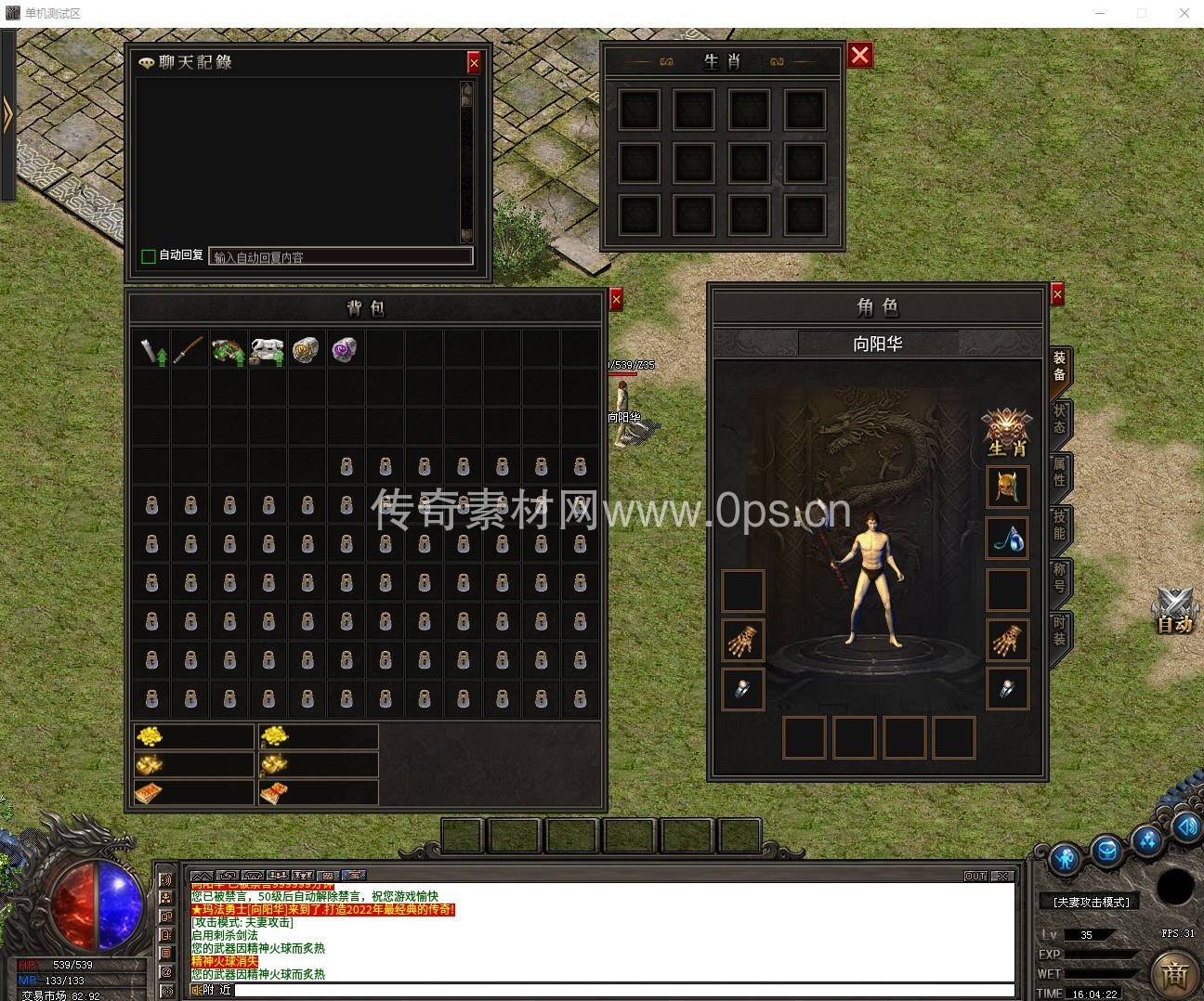This screenshot has width=1204, height=1001.
Task: Switch to the 属性 attributes tab
Action: pos(1059,472)
